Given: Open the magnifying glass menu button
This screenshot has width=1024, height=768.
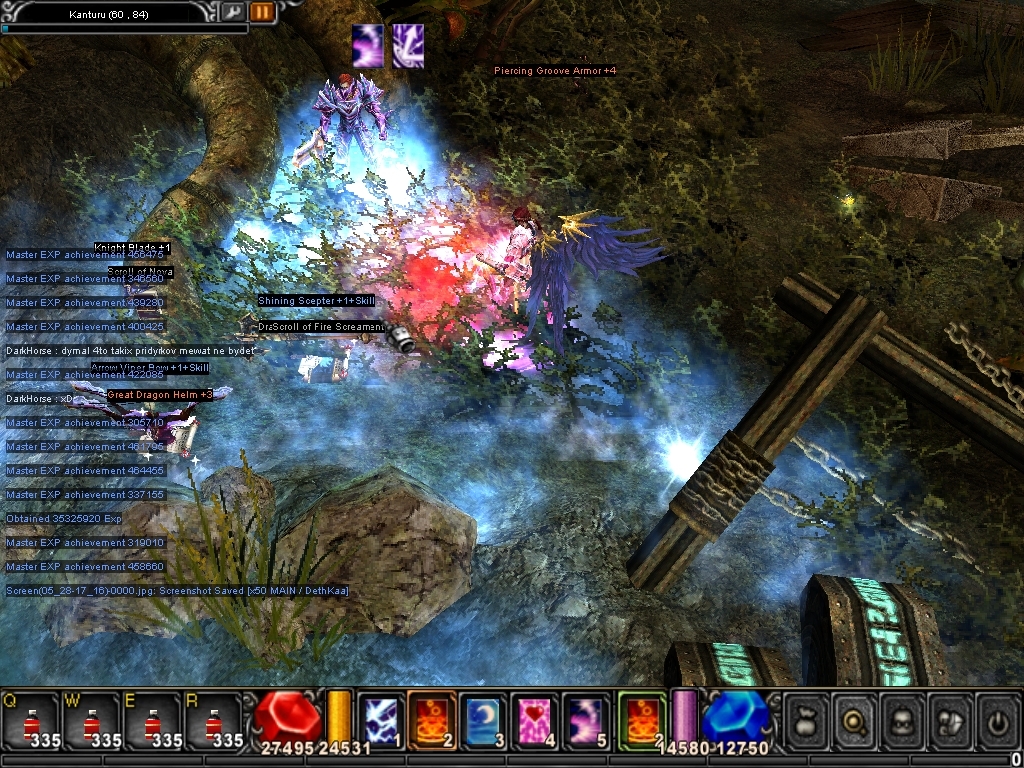Looking at the screenshot, I should [x=855, y=719].
